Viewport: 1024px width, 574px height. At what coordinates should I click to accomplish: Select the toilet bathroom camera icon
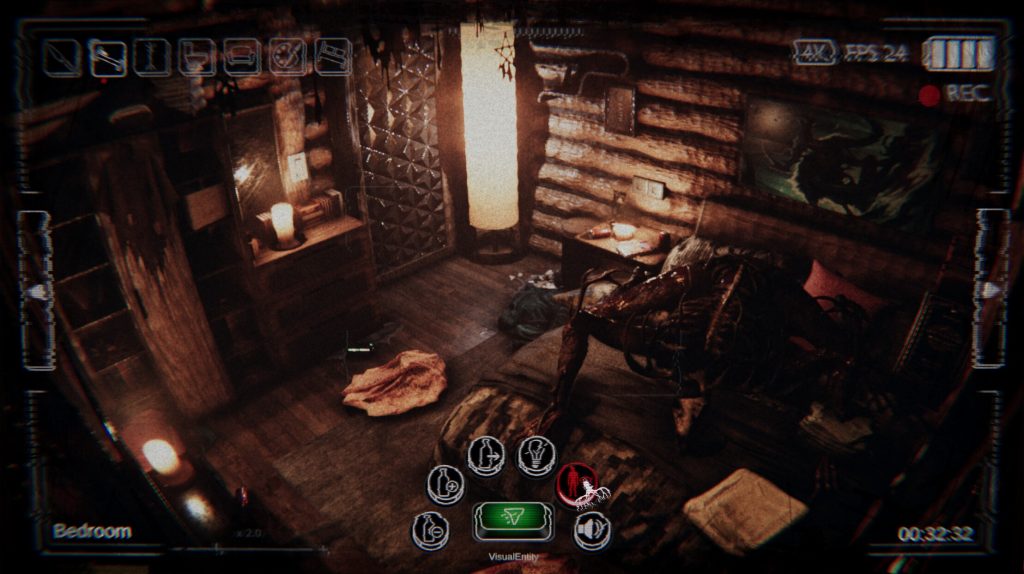tap(197, 57)
